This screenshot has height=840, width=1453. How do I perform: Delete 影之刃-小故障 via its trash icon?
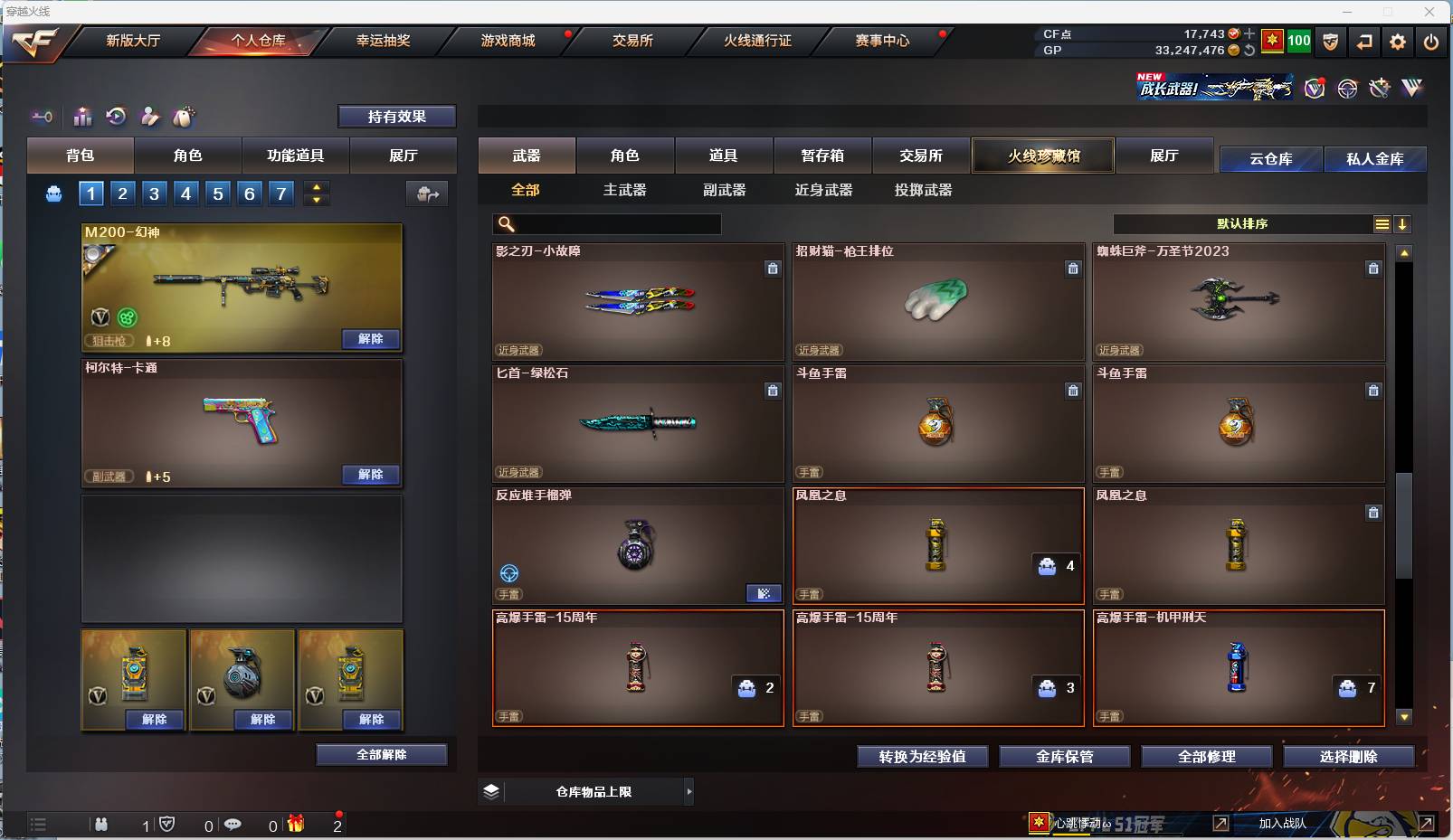(774, 269)
